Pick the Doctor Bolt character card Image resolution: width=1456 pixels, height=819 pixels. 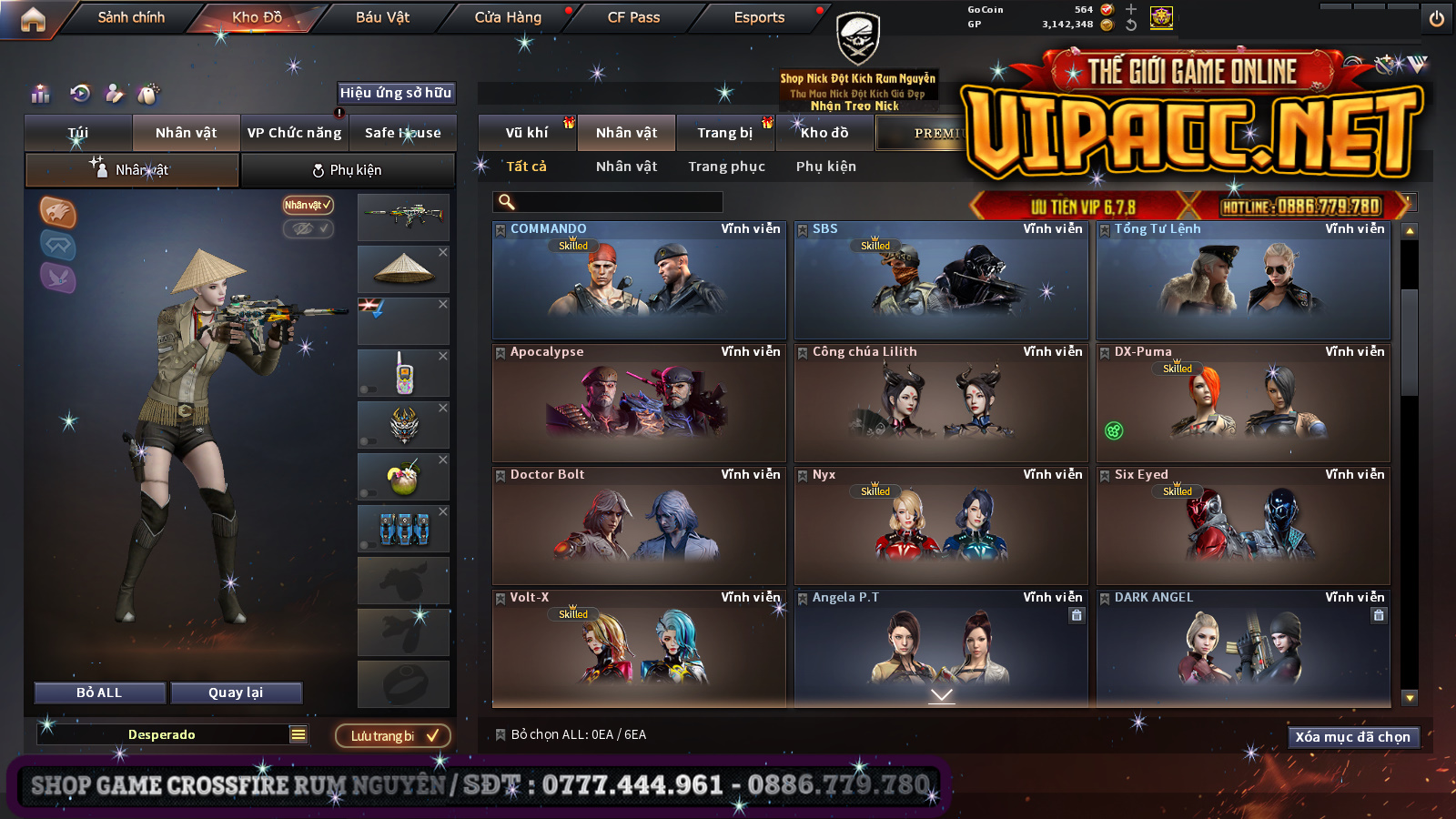[639, 526]
